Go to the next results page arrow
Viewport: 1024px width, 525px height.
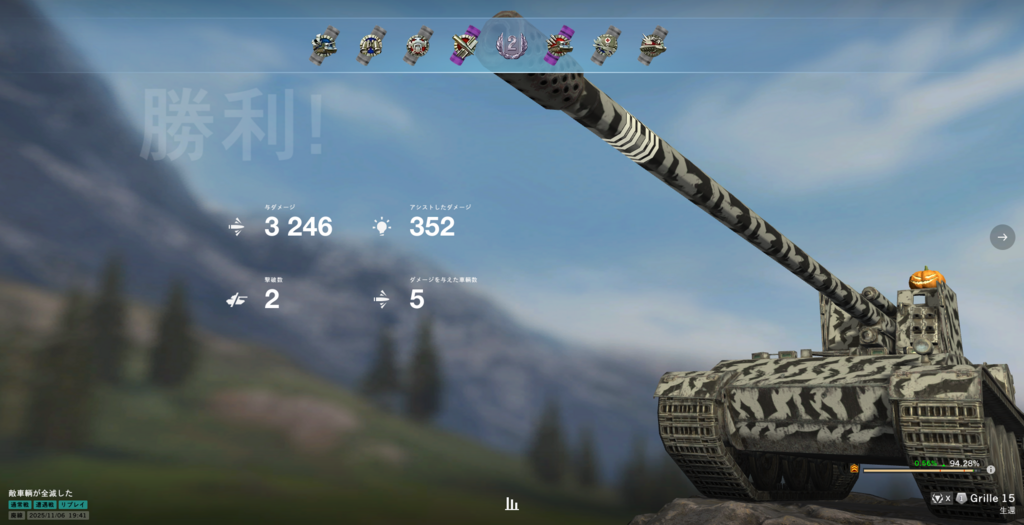[1002, 237]
